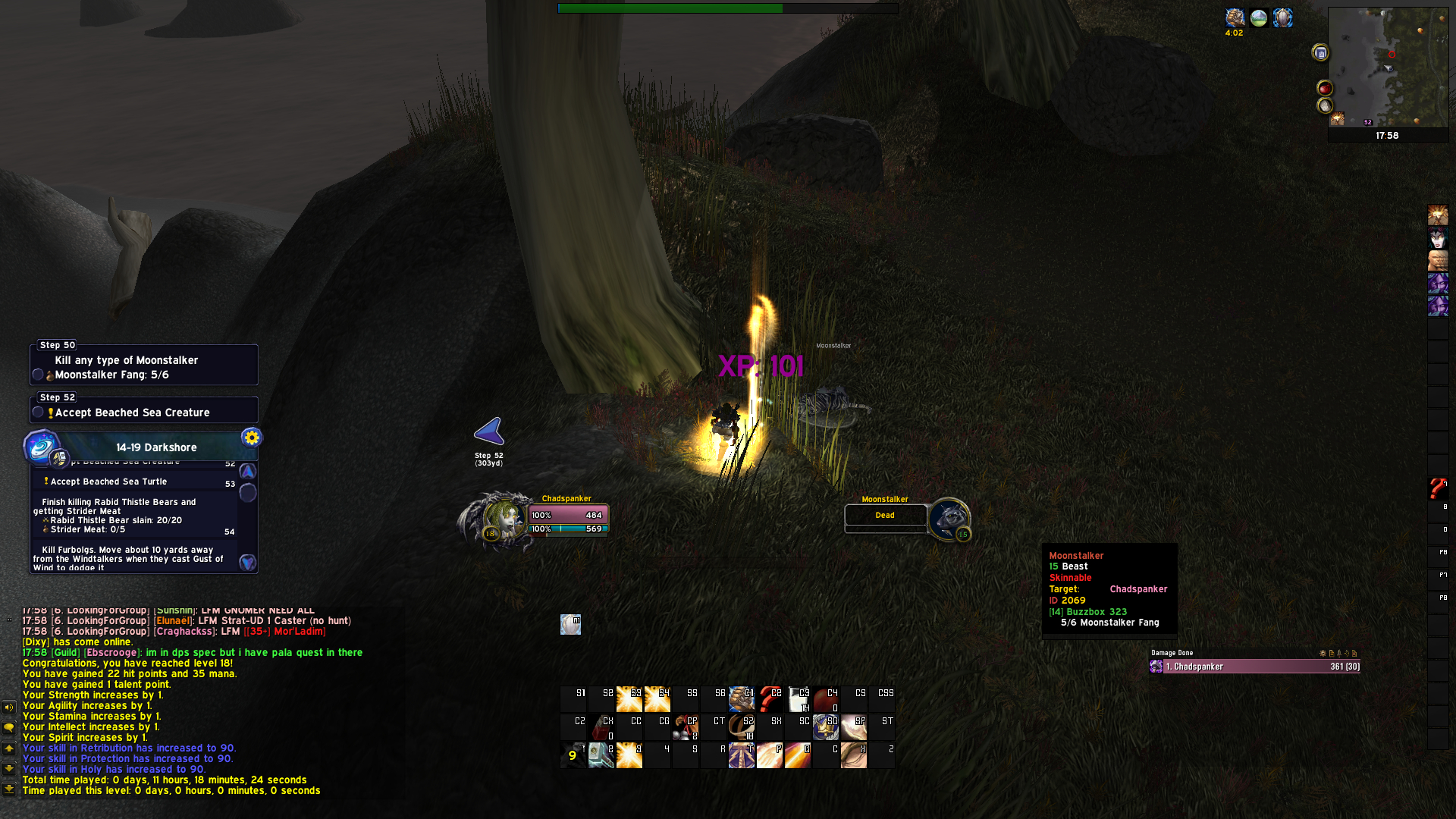Screen dimensions: 1456x819
Task: Open the 14-19 Darkshore guide header
Action: point(156,447)
